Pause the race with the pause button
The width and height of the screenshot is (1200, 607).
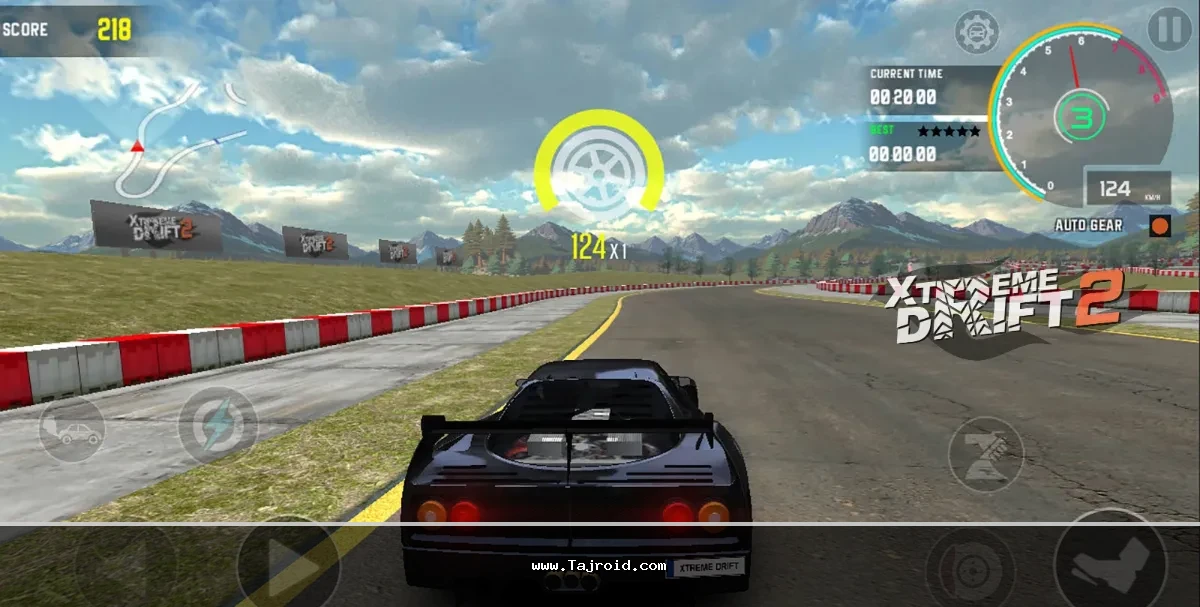1169,30
